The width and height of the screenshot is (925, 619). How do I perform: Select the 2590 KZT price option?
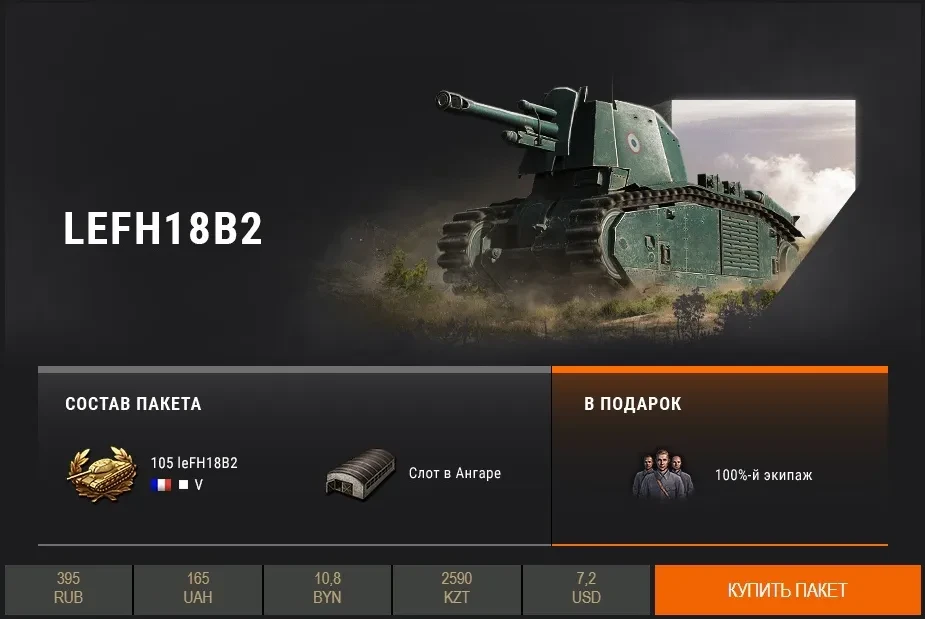457,589
